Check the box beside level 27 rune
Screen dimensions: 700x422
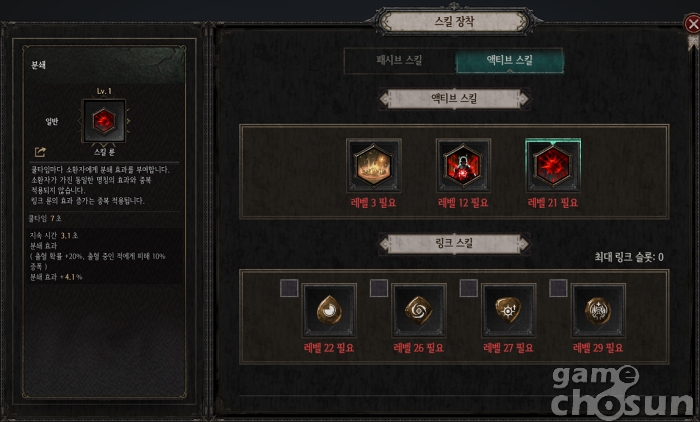(468, 288)
